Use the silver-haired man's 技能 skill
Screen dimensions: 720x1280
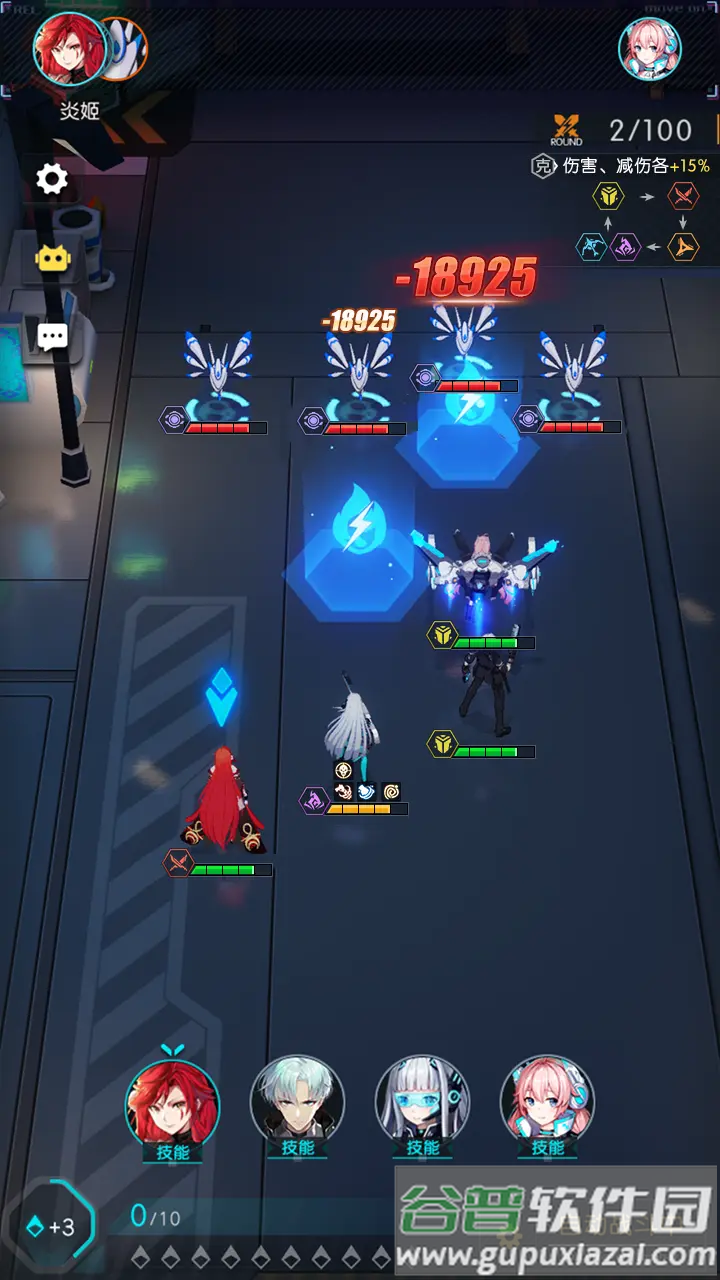coord(297,1105)
